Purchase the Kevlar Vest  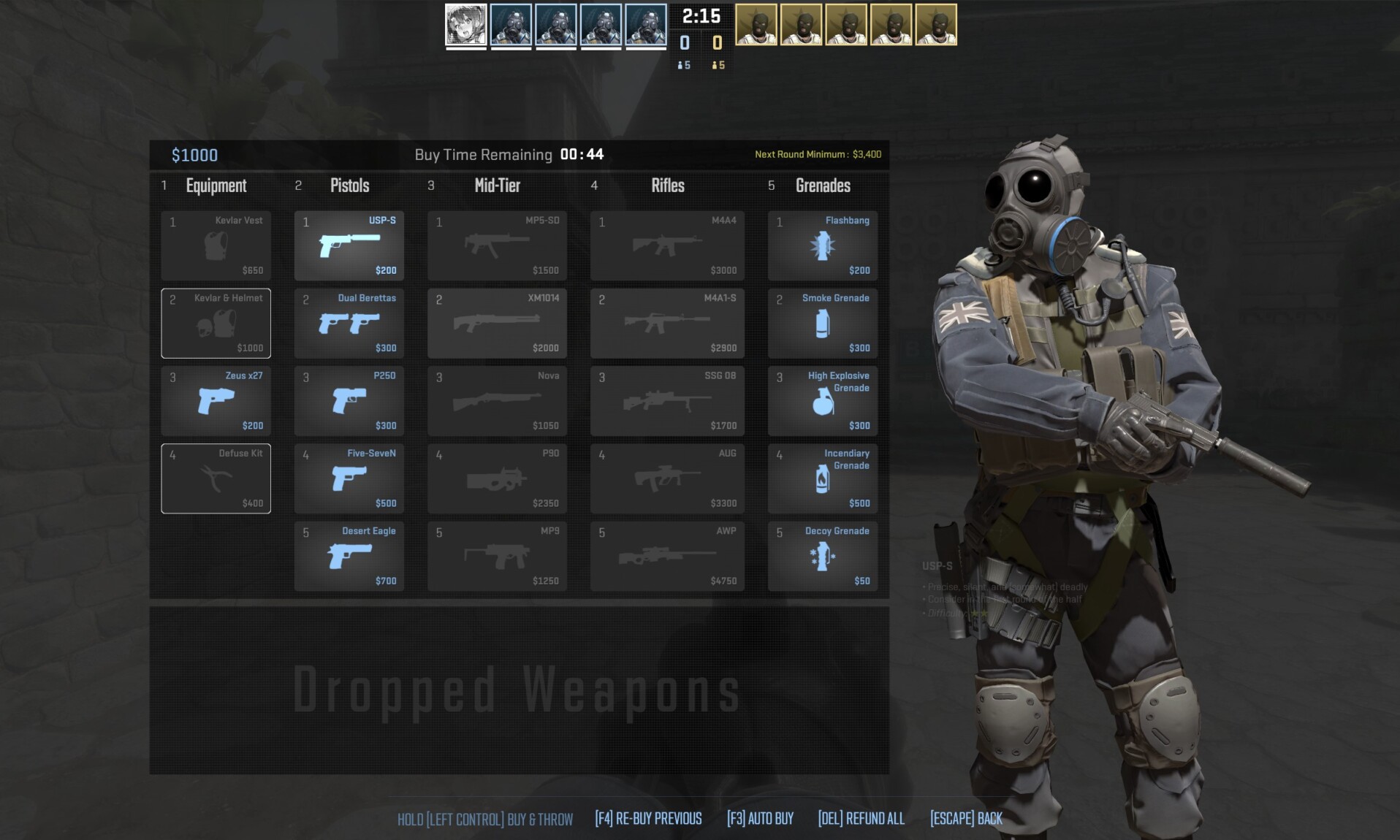click(x=216, y=246)
